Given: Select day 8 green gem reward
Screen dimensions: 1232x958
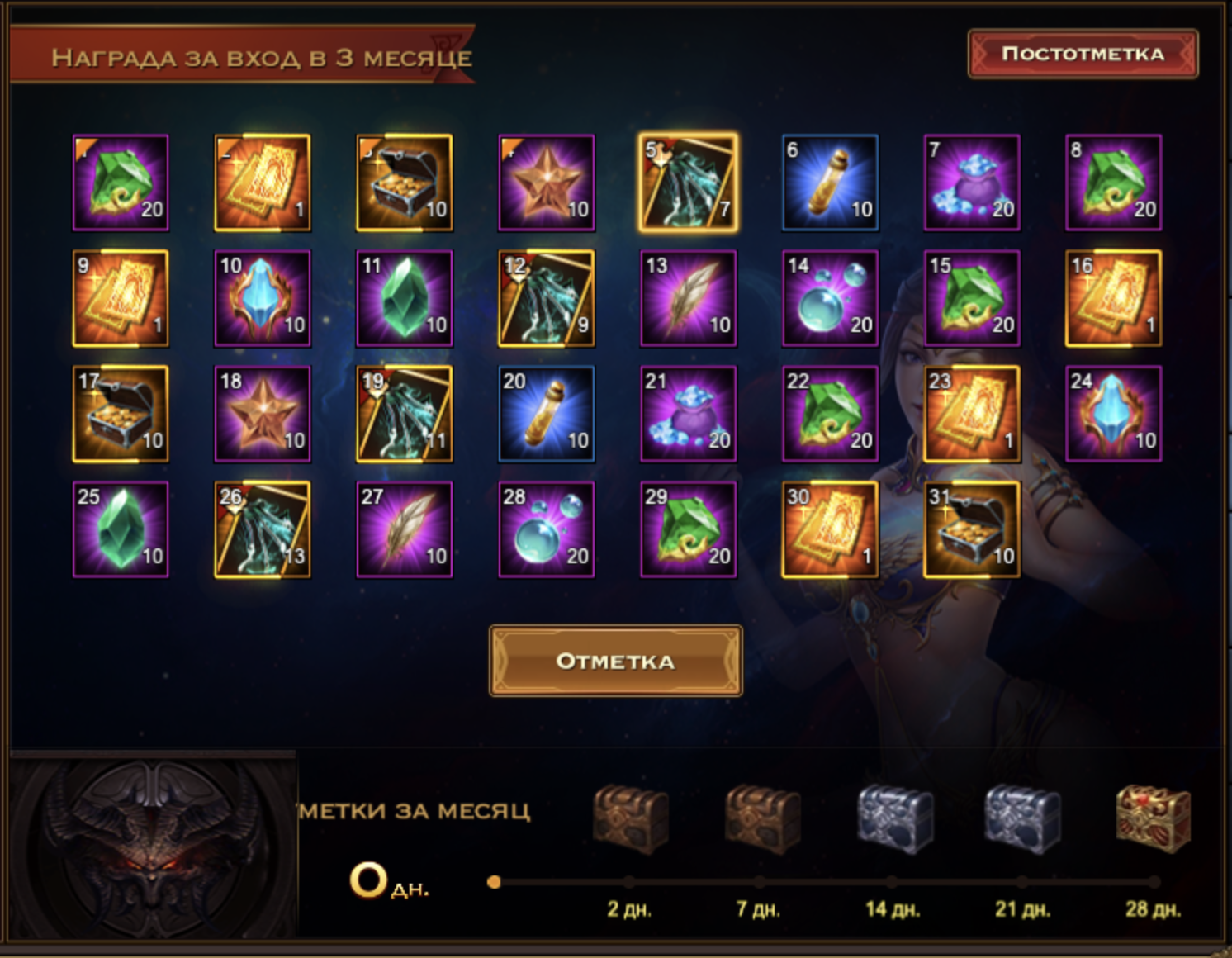Looking at the screenshot, I should [x=1113, y=183].
